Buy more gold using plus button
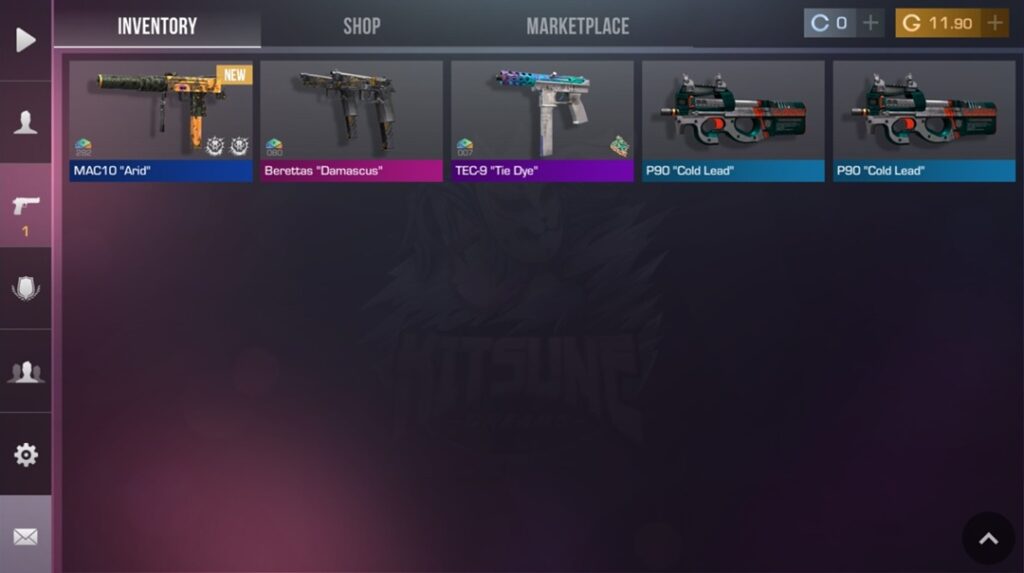The height and width of the screenshot is (573, 1024). tap(995, 23)
